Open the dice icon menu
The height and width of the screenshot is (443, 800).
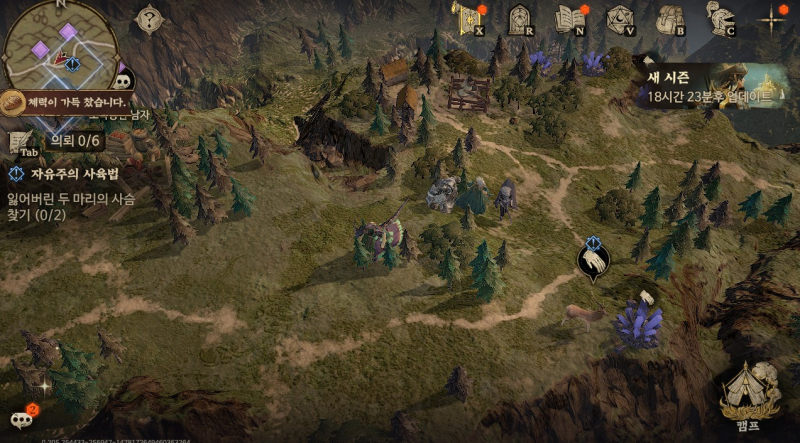pos(621,19)
